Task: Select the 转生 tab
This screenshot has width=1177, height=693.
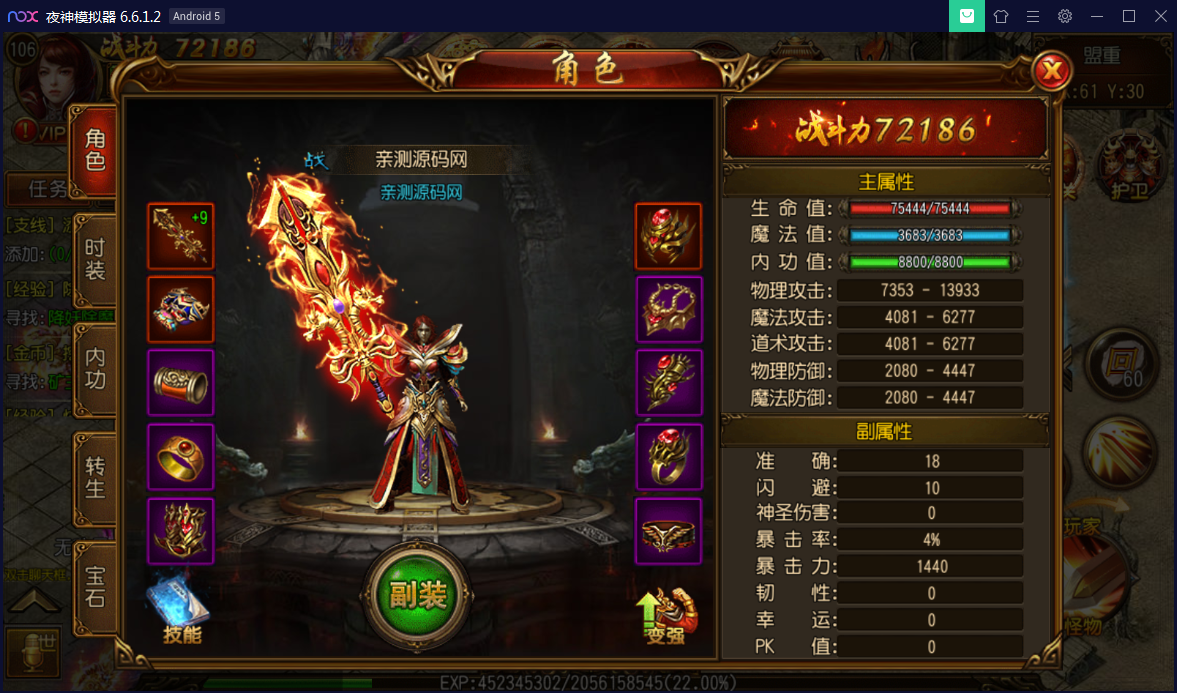Action: (95, 477)
